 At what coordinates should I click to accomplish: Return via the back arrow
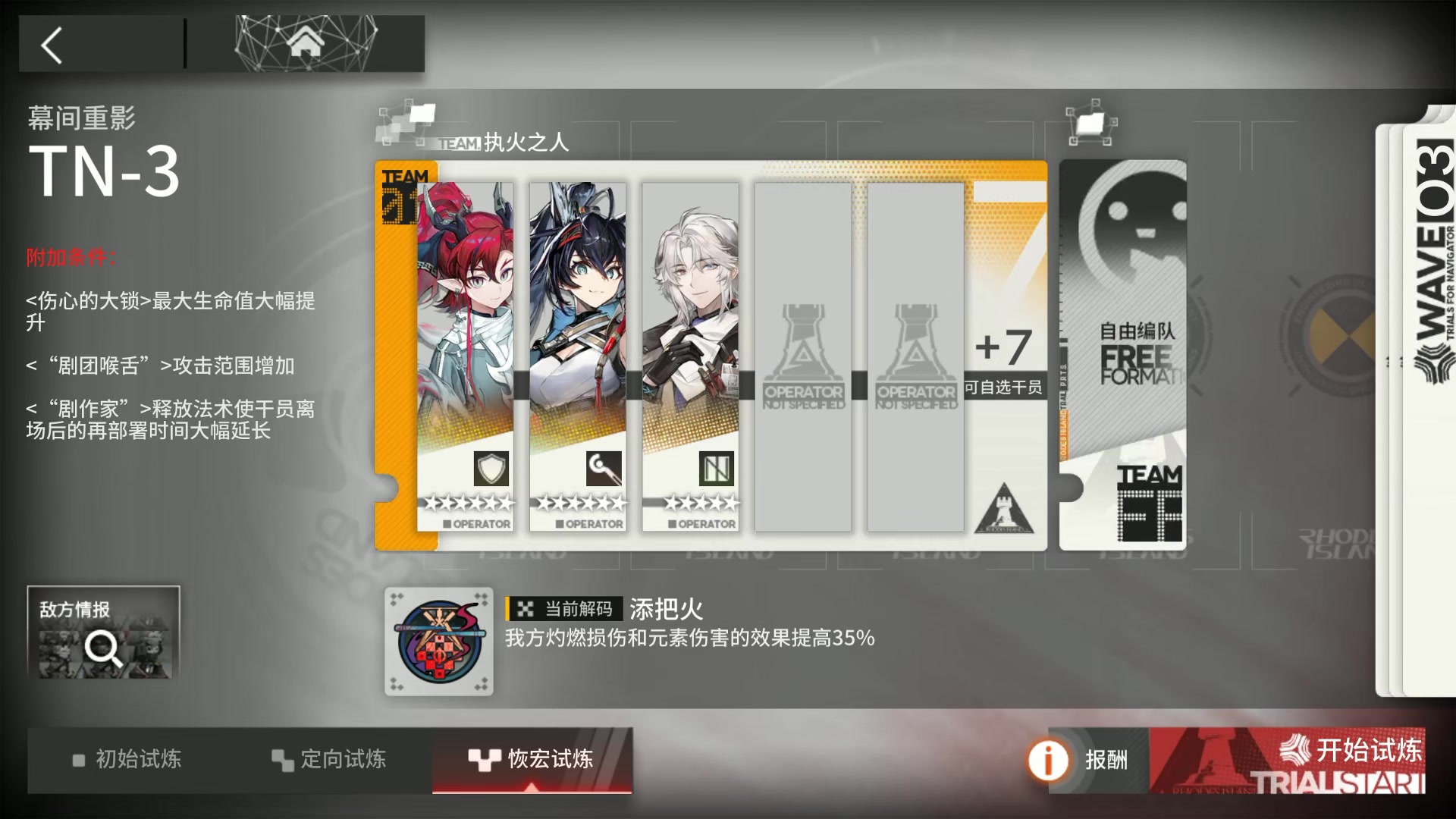[52, 43]
